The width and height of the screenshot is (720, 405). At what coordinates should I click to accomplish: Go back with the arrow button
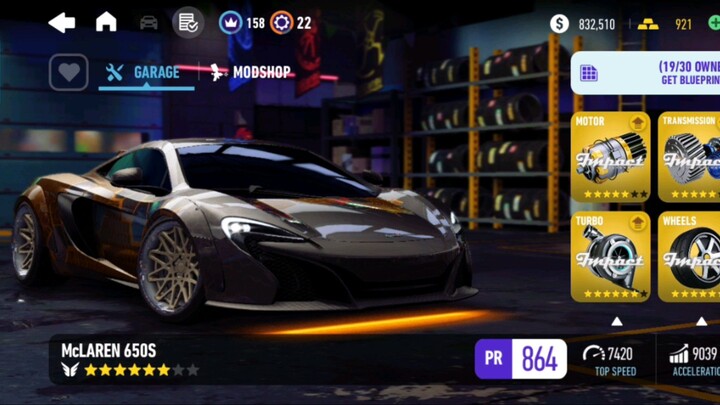click(x=62, y=22)
